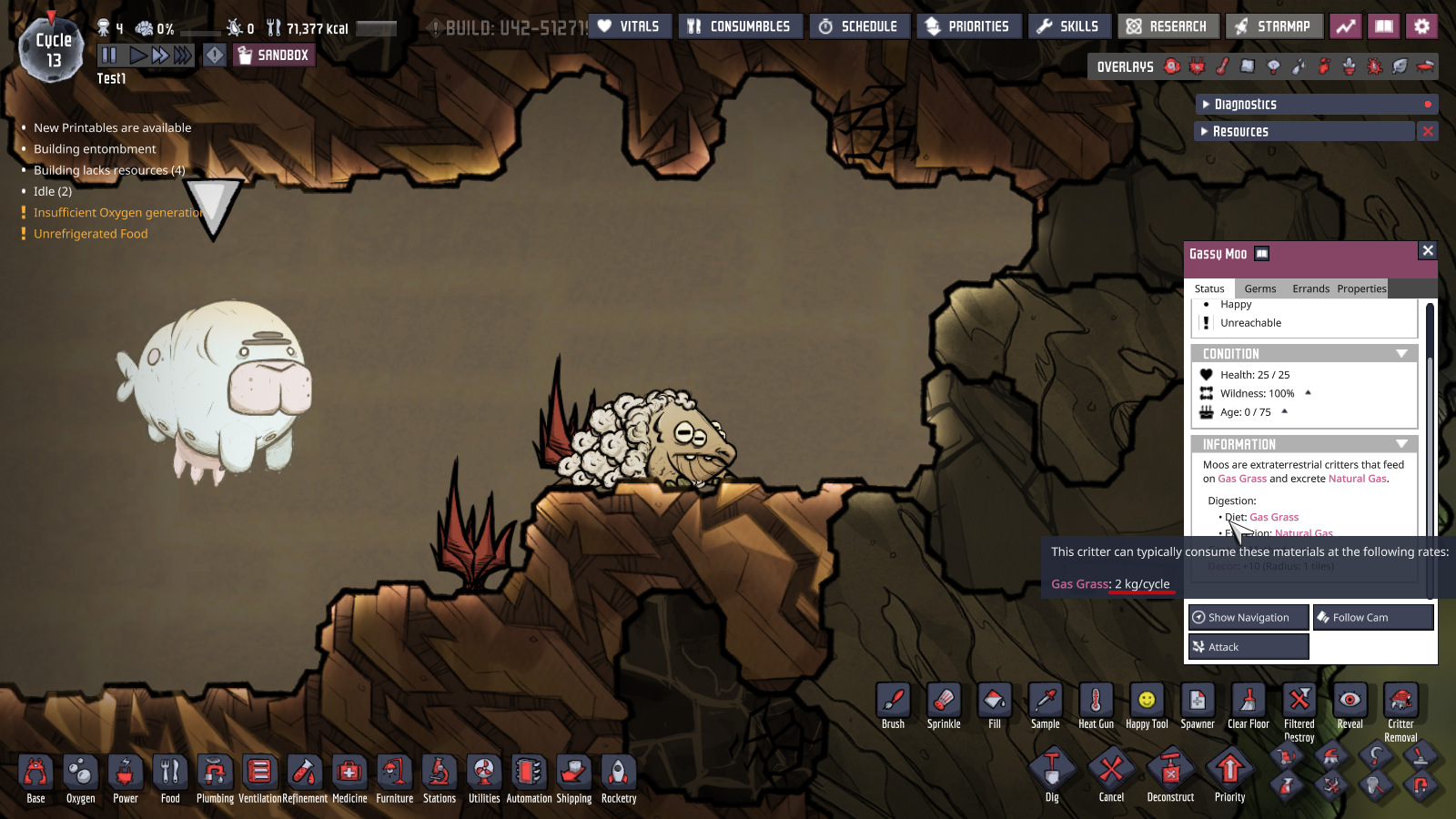Switch to the Properties tab
The image size is (1456, 819).
(1361, 289)
